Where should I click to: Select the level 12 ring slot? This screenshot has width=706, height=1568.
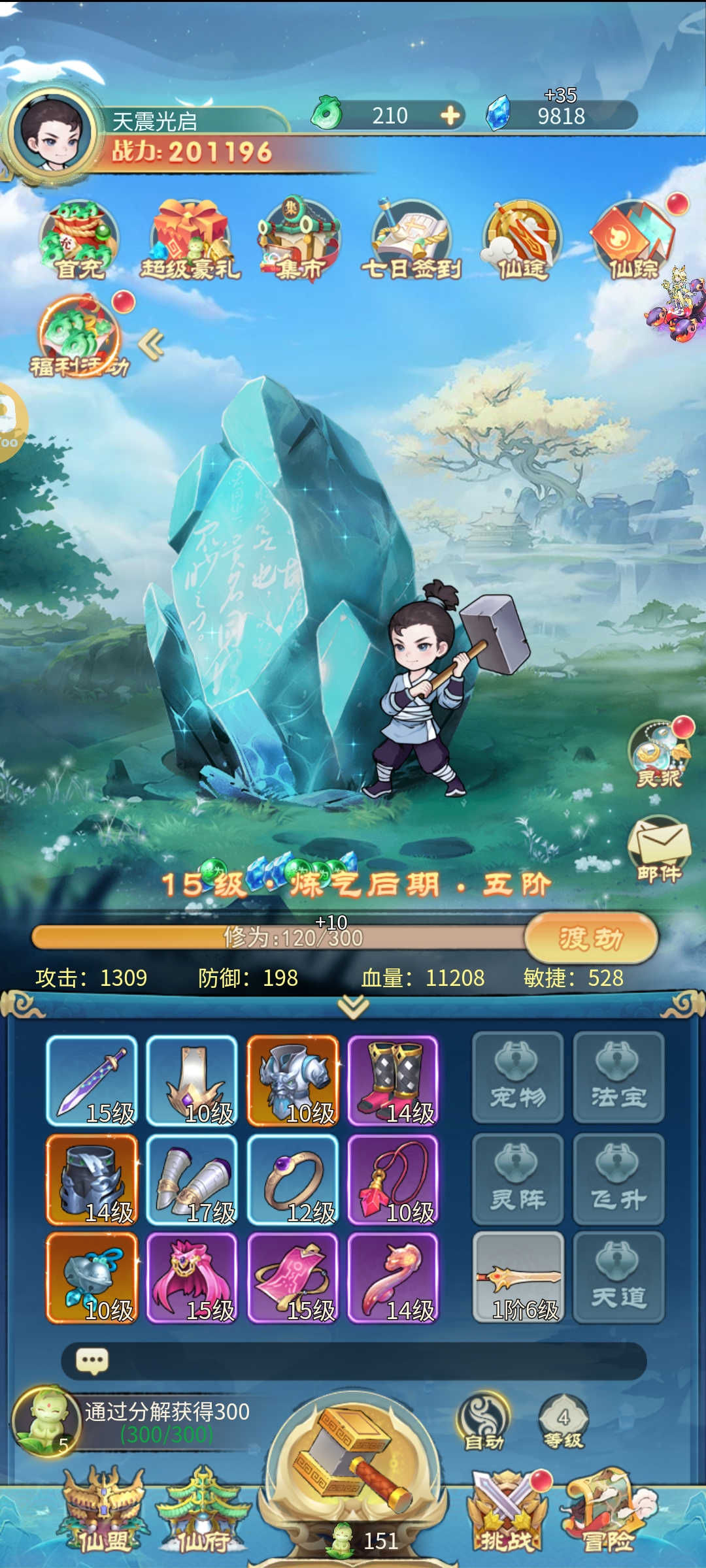click(293, 1180)
